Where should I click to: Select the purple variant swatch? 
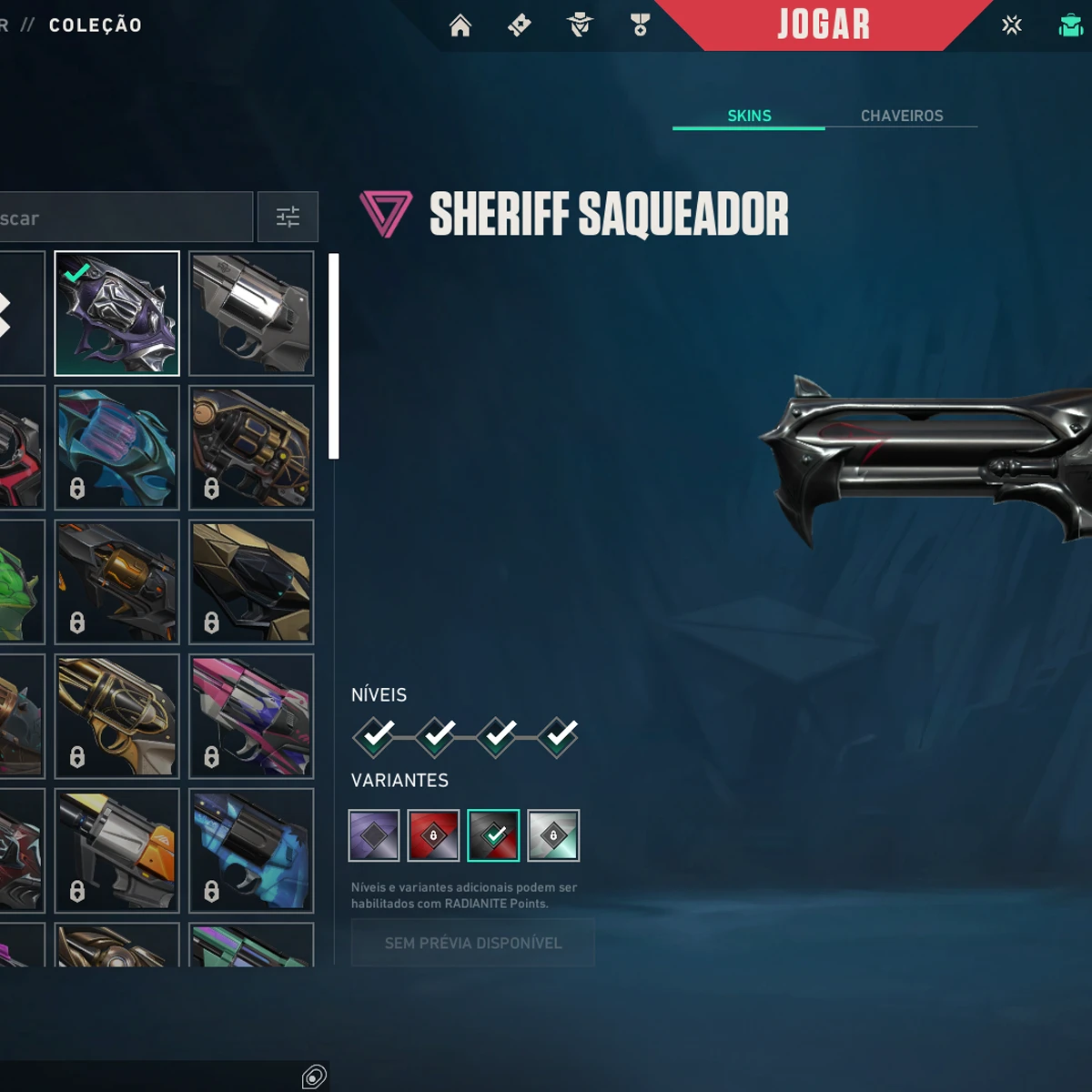374,835
